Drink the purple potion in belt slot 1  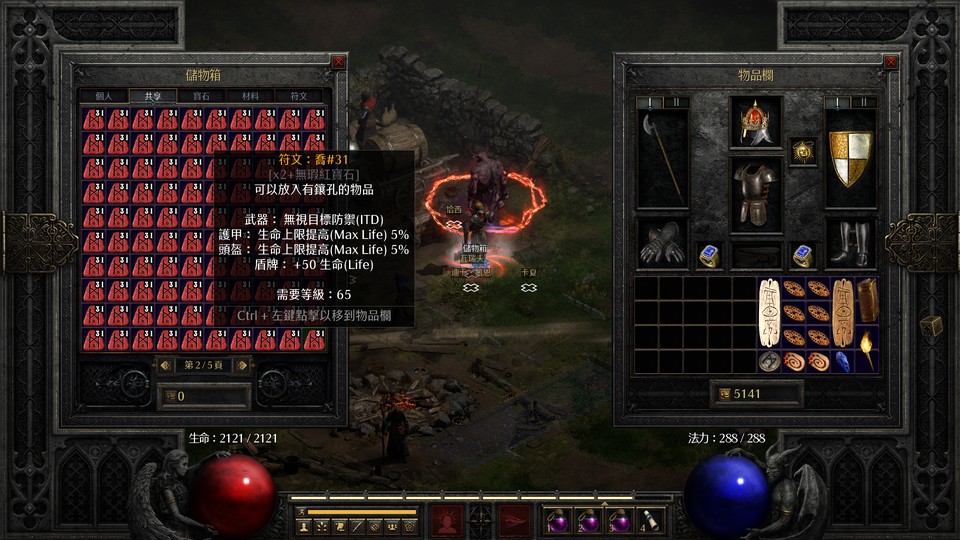pyautogui.click(x=554, y=521)
